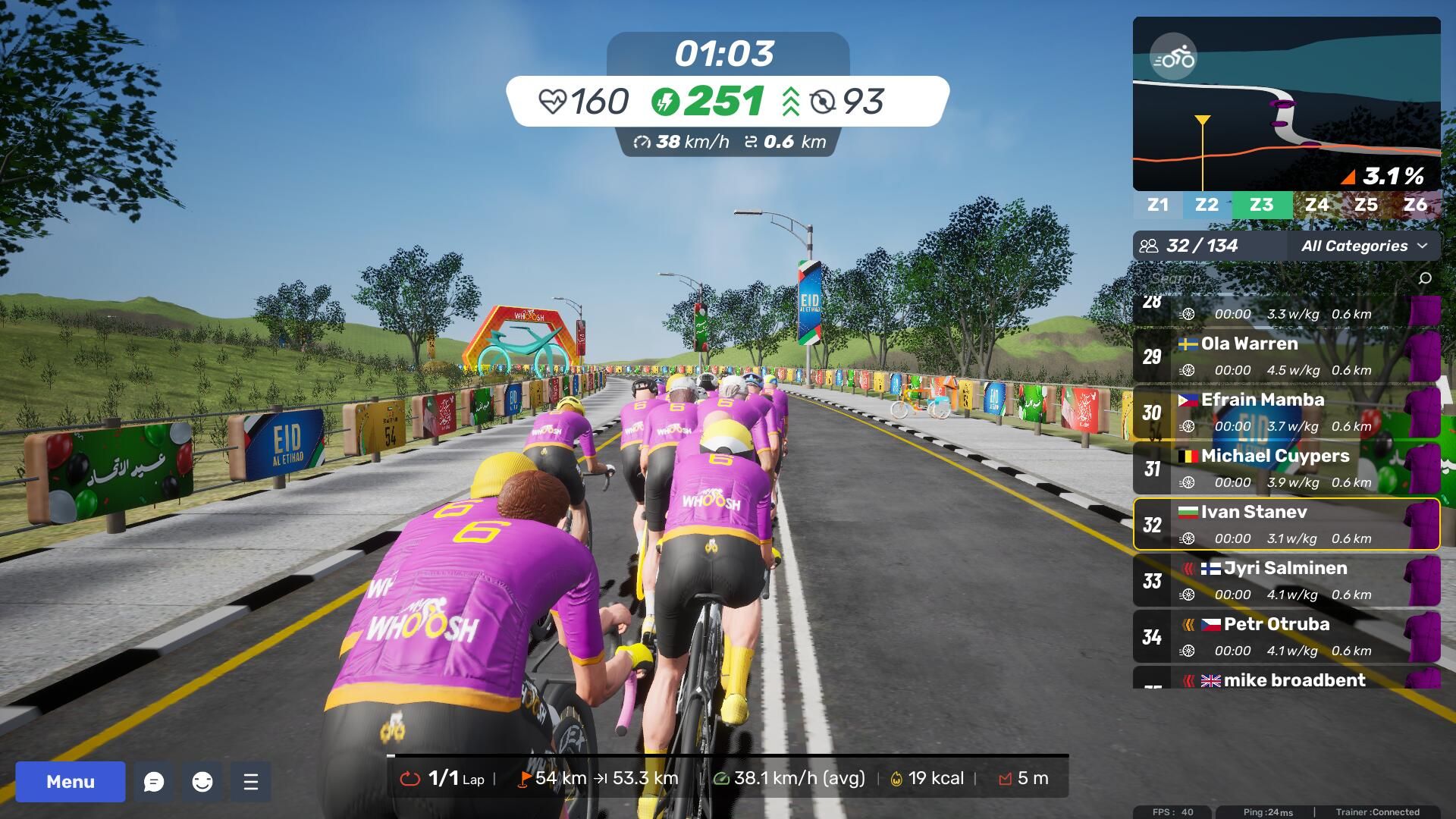This screenshot has height=819, width=1456.
Task: Expand the All Categories dropdown
Action: [1363, 246]
